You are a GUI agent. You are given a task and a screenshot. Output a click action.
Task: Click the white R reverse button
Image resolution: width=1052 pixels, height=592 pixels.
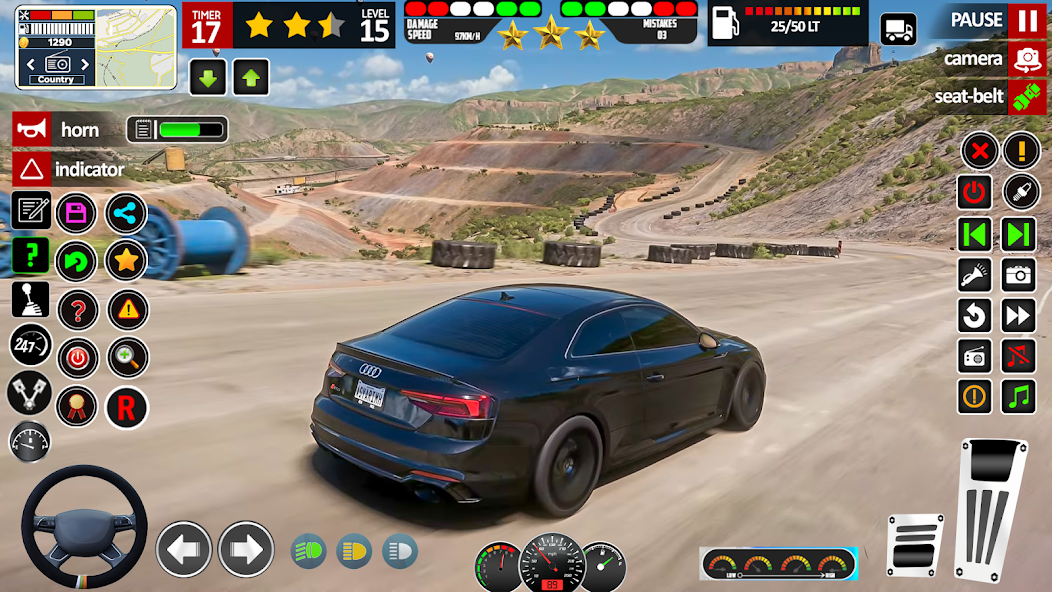(x=126, y=407)
